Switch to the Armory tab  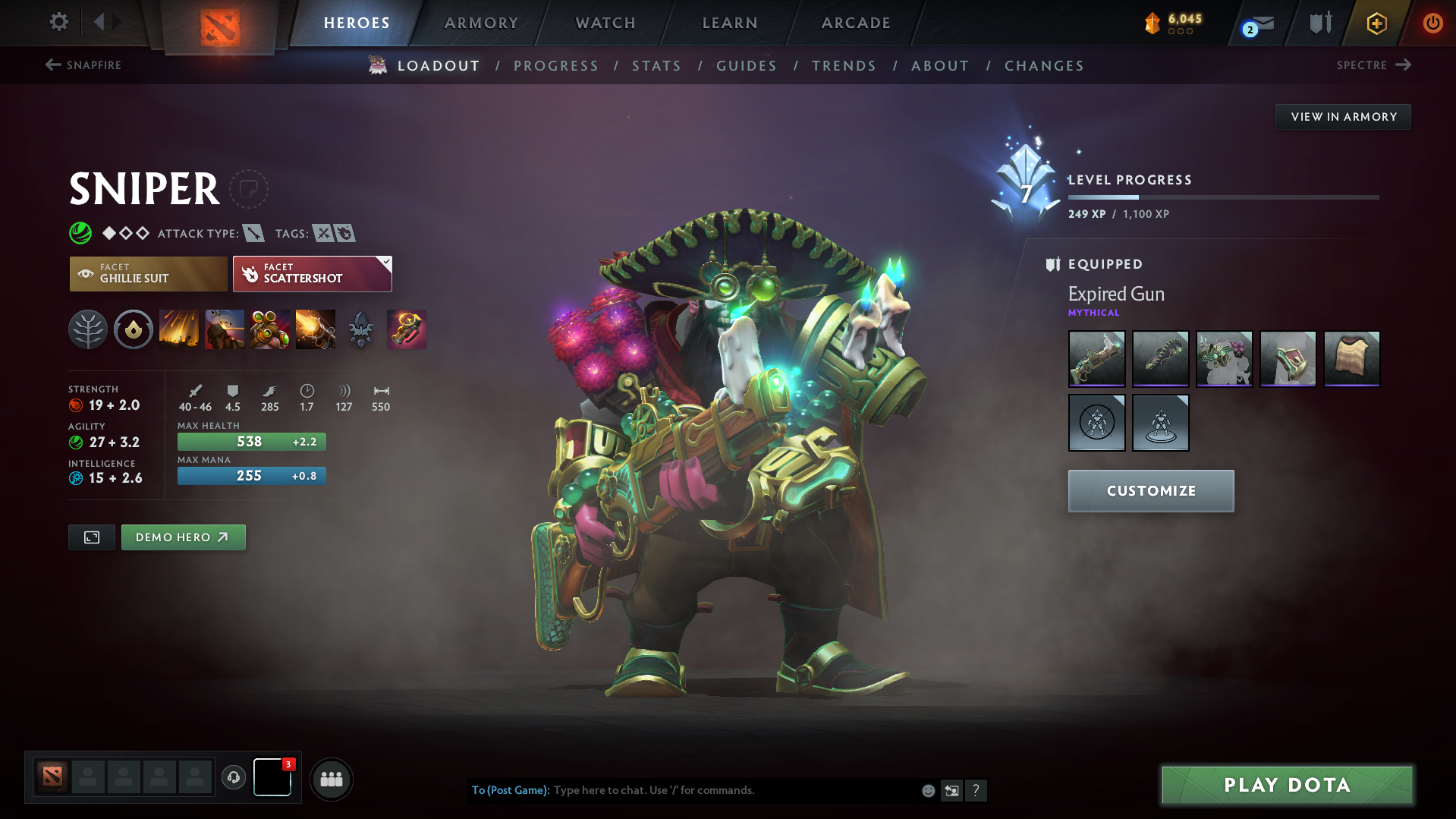pyautogui.click(x=481, y=23)
